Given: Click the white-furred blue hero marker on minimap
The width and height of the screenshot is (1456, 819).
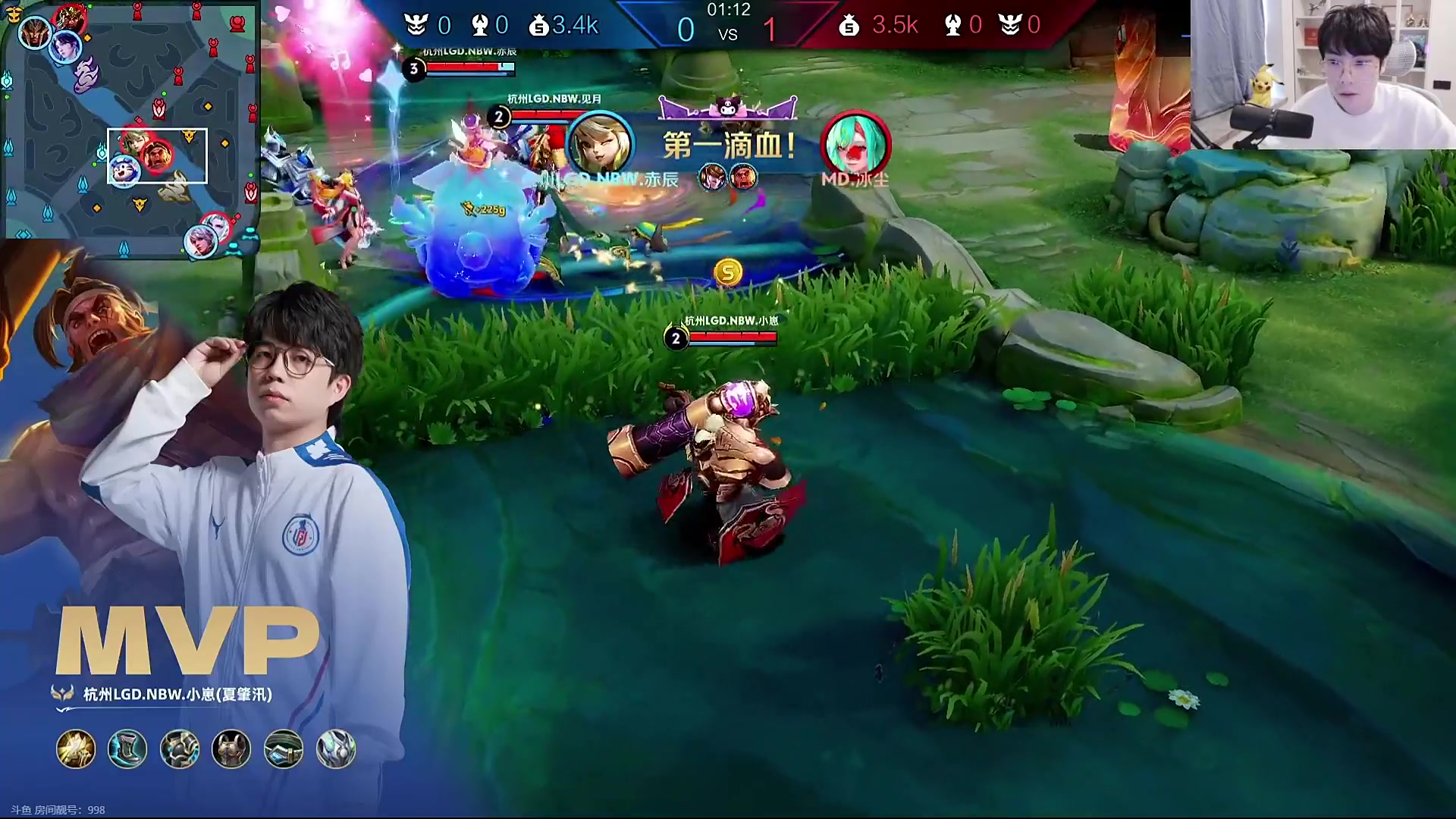Looking at the screenshot, I should pyautogui.click(x=121, y=171).
